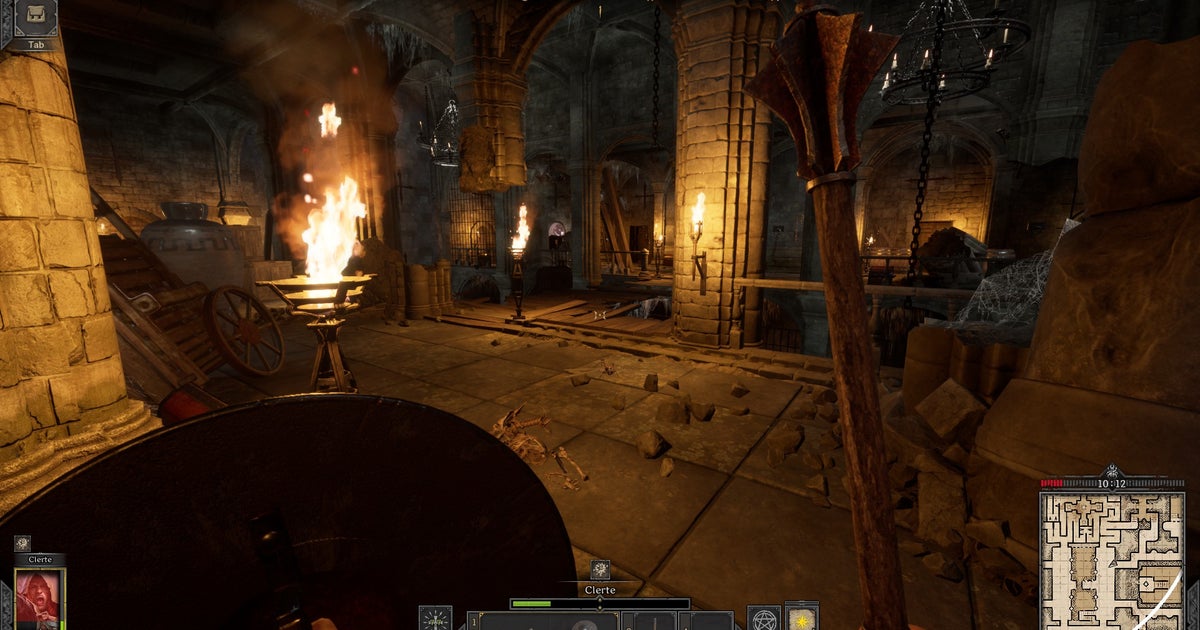Select the Clerte character portrait
Image resolution: width=1200 pixels, height=630 pixels.
(39, 598)
